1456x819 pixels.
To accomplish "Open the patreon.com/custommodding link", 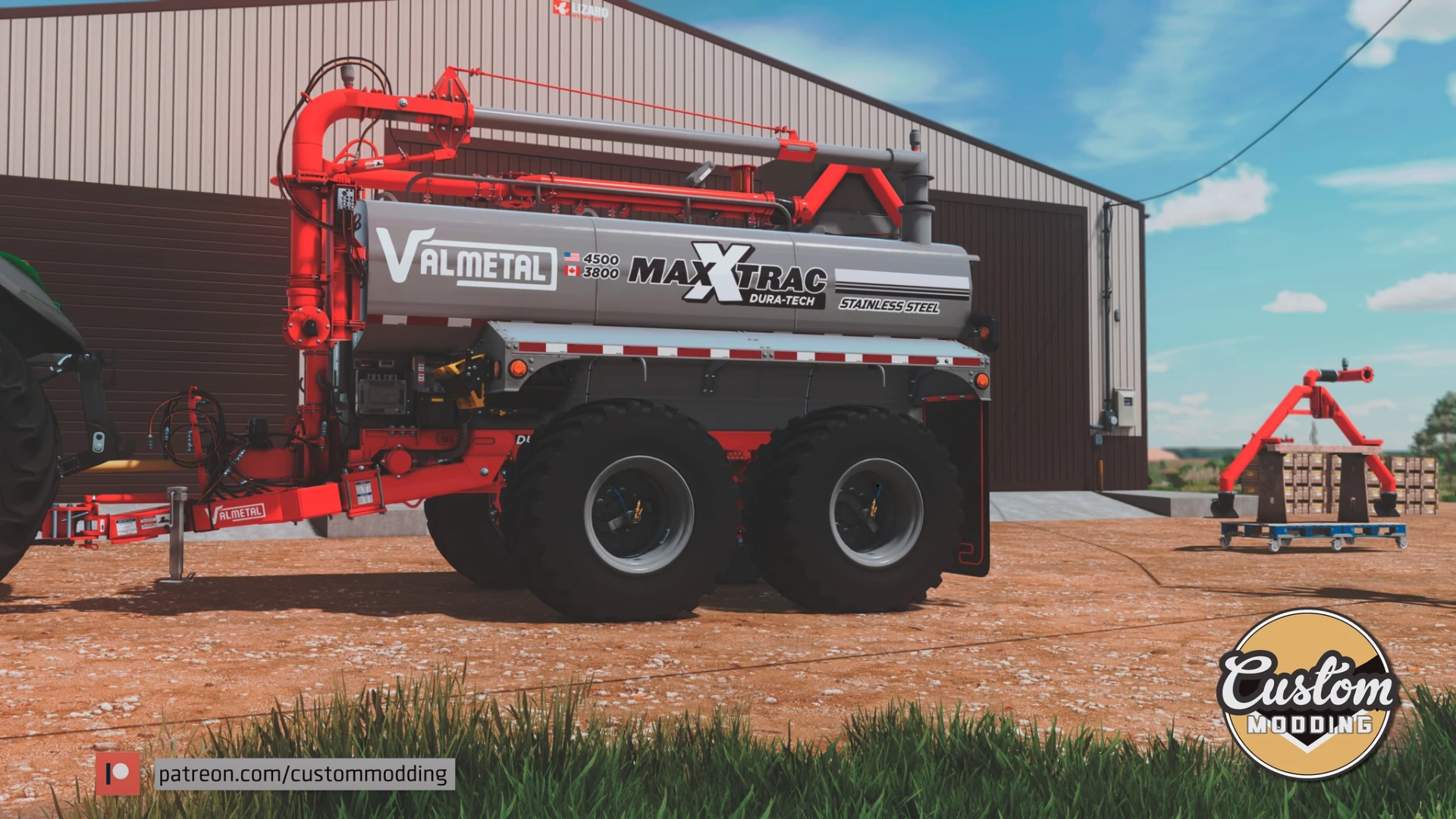I will 303,774.
